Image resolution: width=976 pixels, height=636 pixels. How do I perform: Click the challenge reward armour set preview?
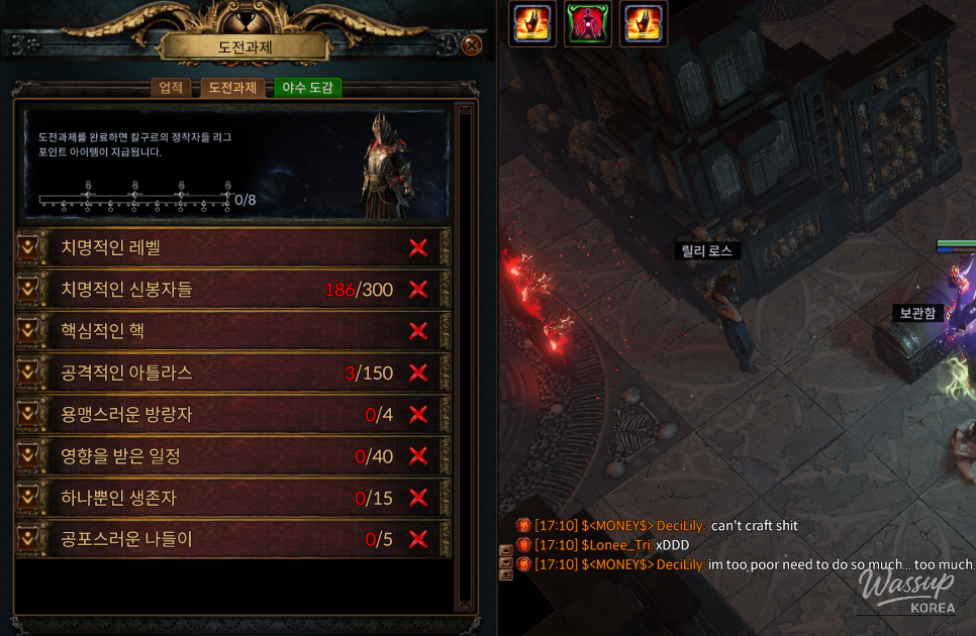tap(387, 163)
